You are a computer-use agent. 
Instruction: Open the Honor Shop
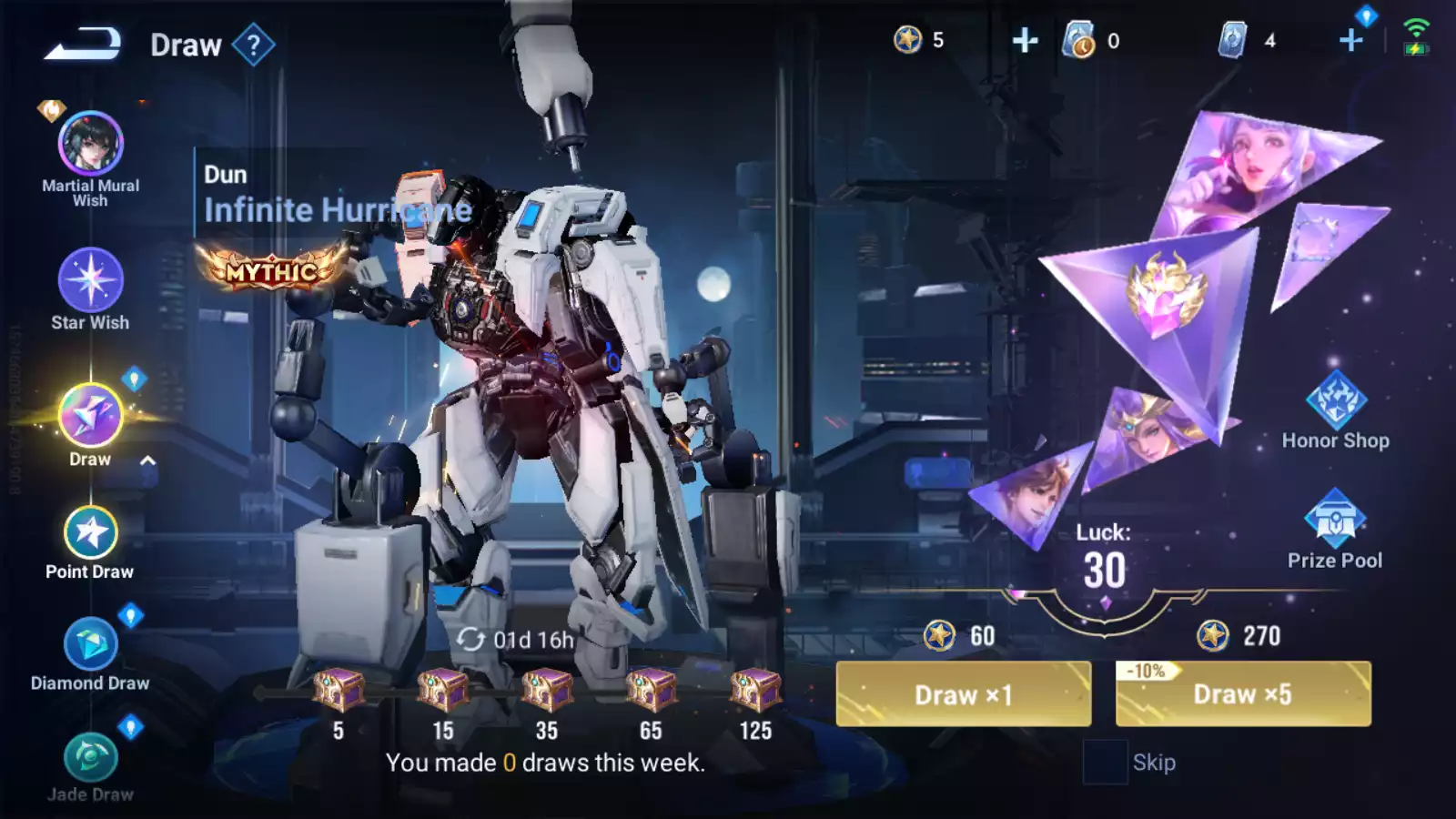(x=1335, y=410)
